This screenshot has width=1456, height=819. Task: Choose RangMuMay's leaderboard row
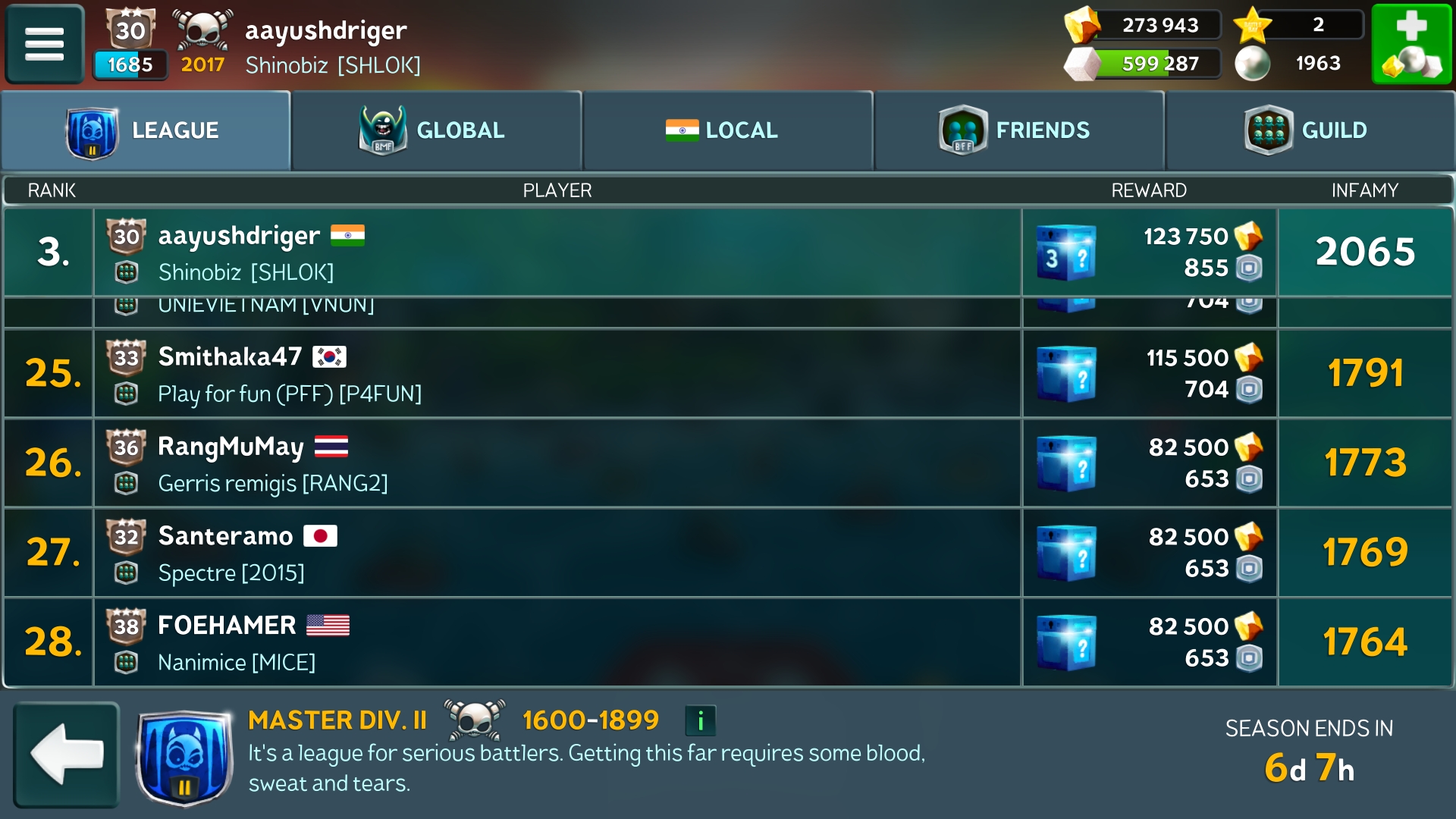click(557, 463)
